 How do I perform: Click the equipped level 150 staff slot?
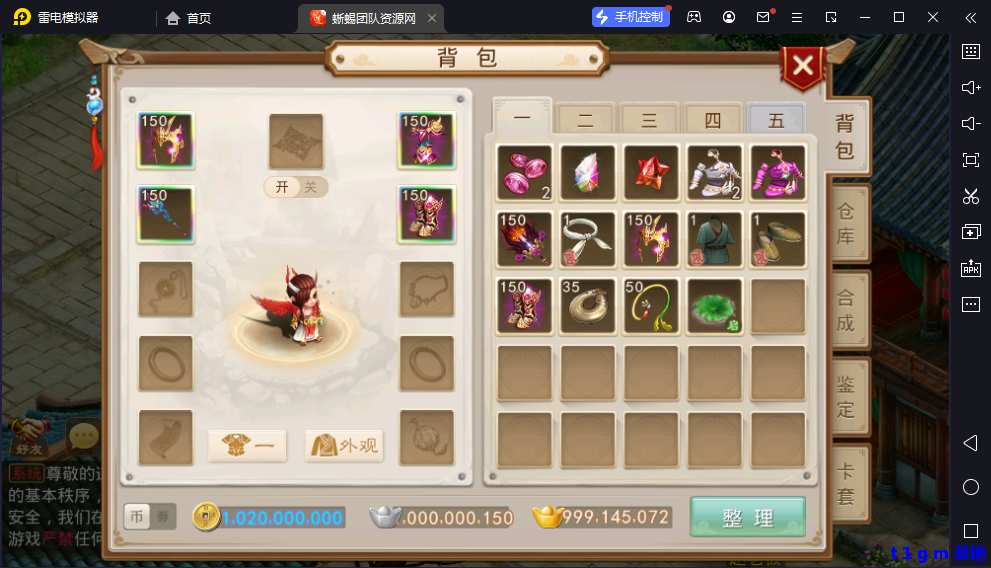click(x=166, y=214)
